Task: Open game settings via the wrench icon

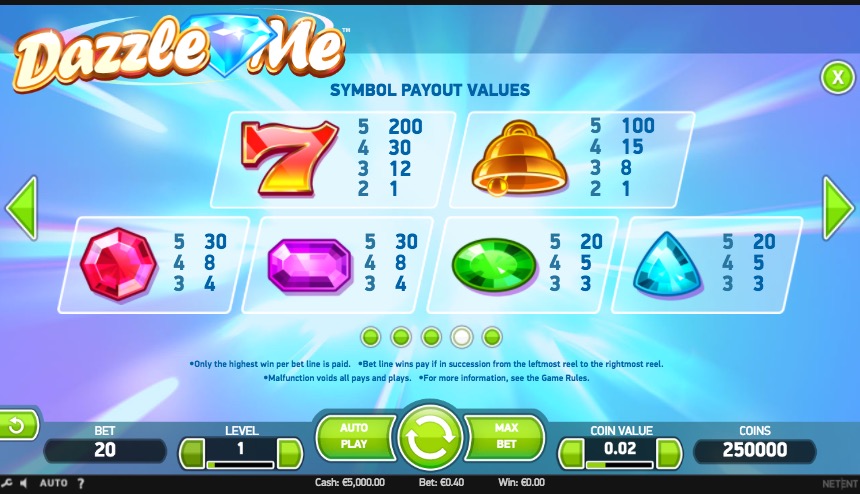Action: [7, 484]
